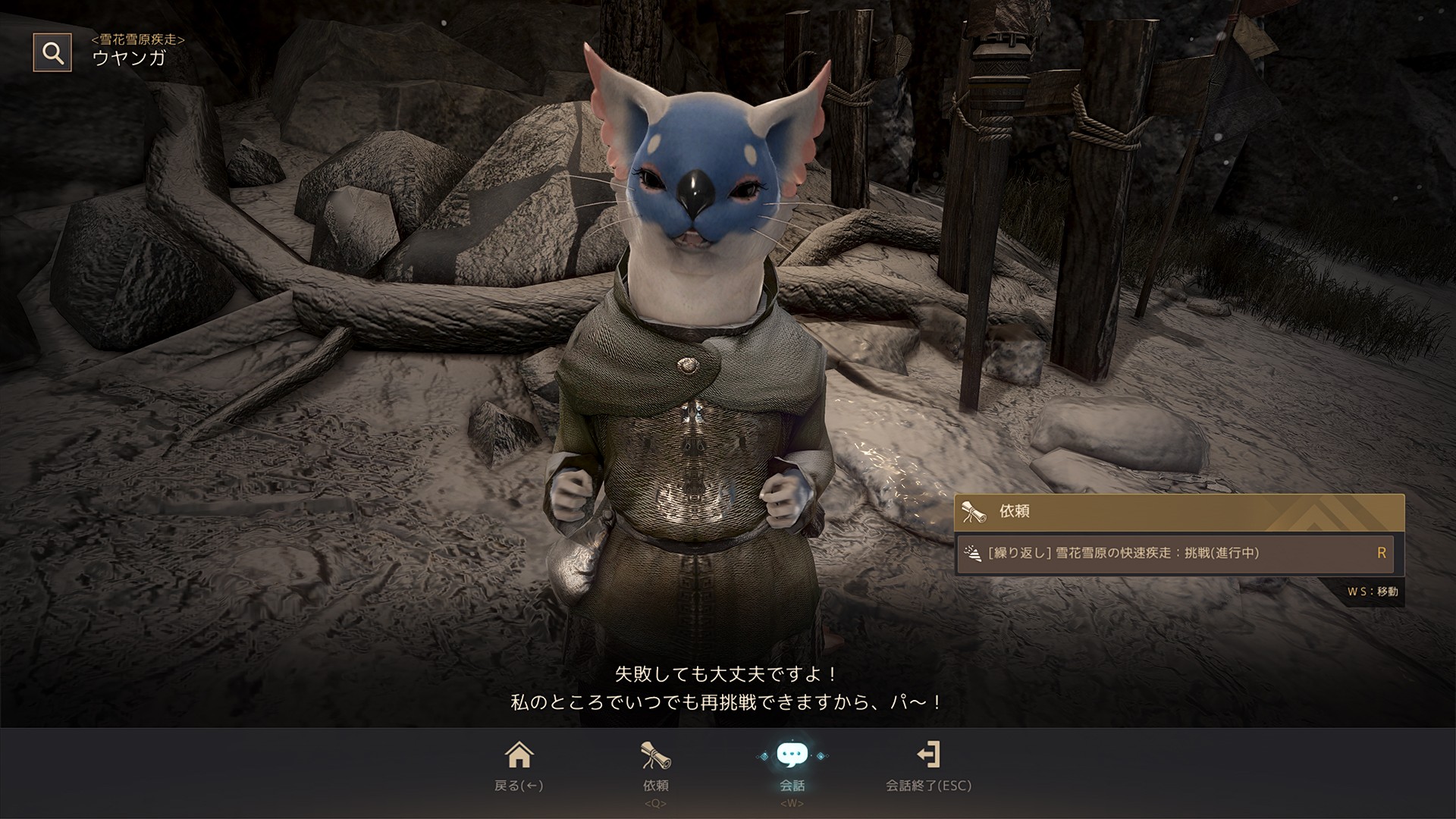Select the repeat quest 雪花雪原の快速疾走

[1174, 553]
